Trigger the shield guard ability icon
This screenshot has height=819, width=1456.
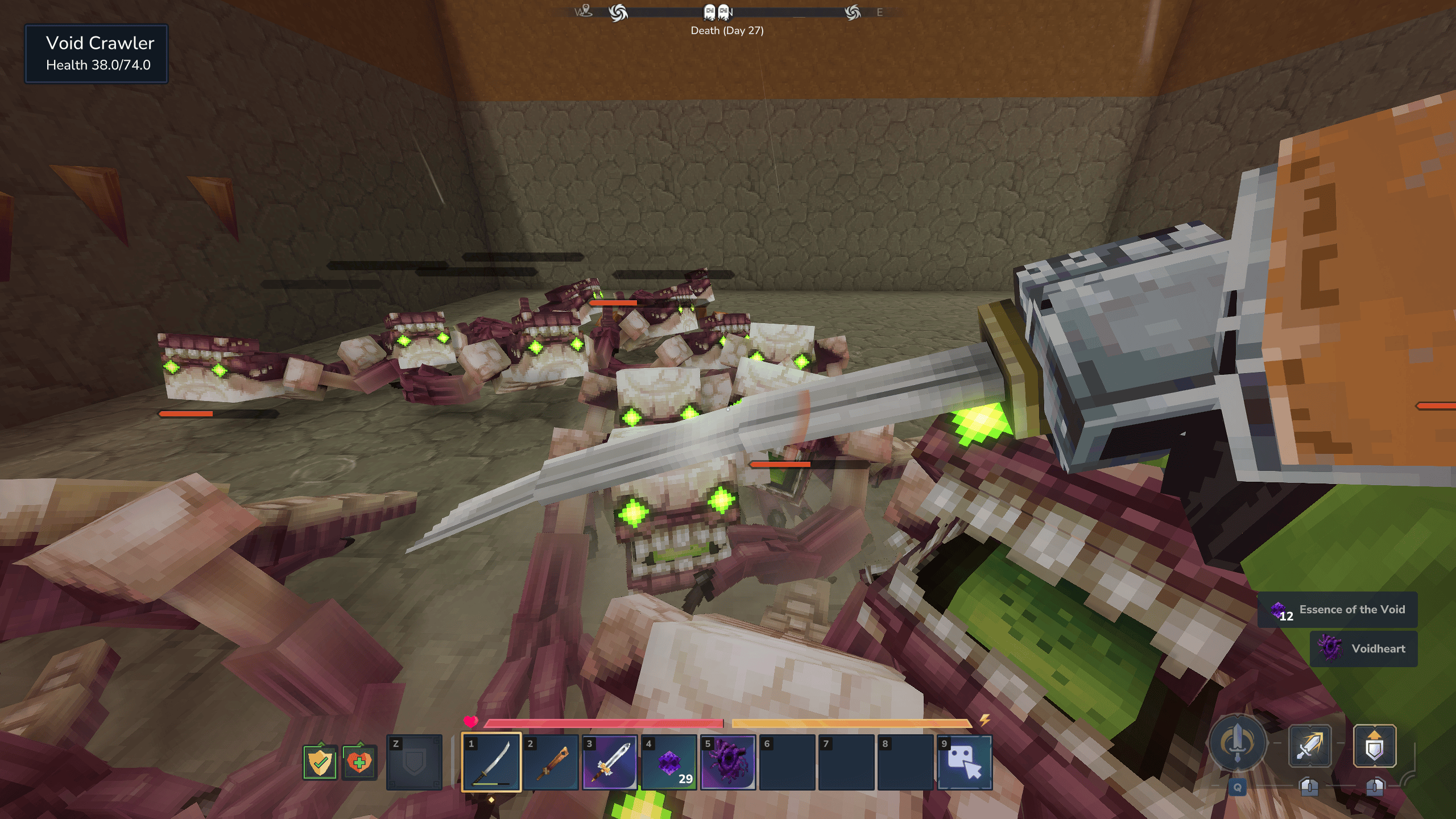tap(1374, 746)
